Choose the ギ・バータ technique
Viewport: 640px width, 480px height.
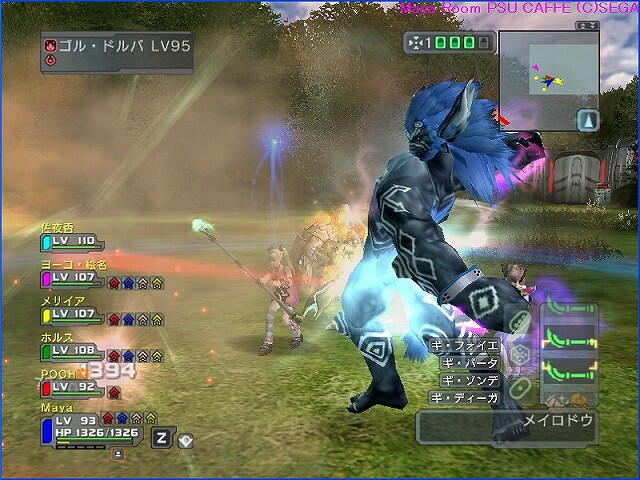pyautogui.click(x=470, y=363)
